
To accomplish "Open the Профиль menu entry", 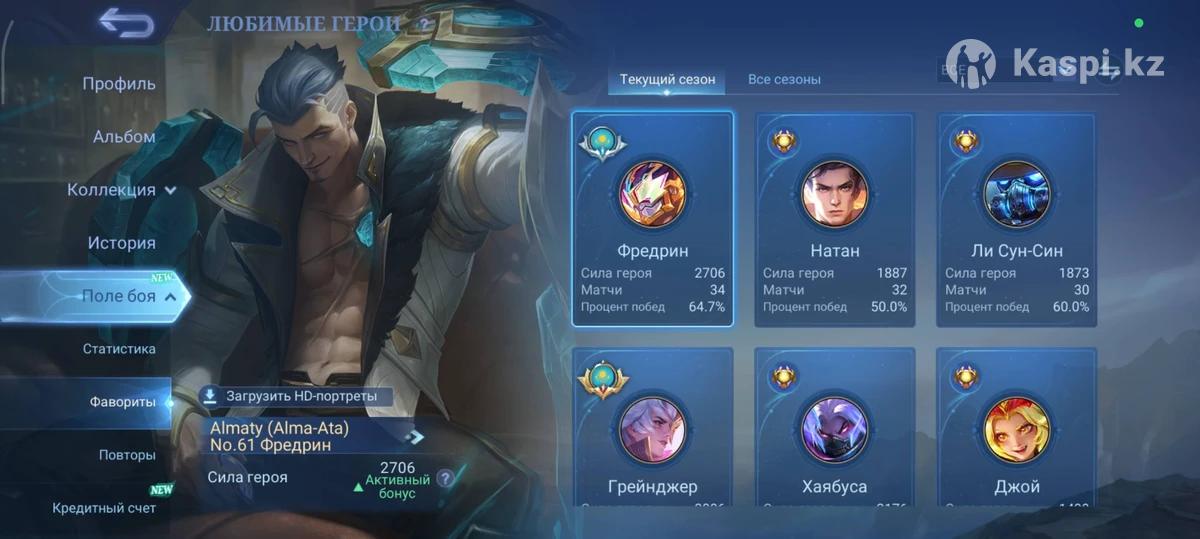I will click(x=119, y=84).
